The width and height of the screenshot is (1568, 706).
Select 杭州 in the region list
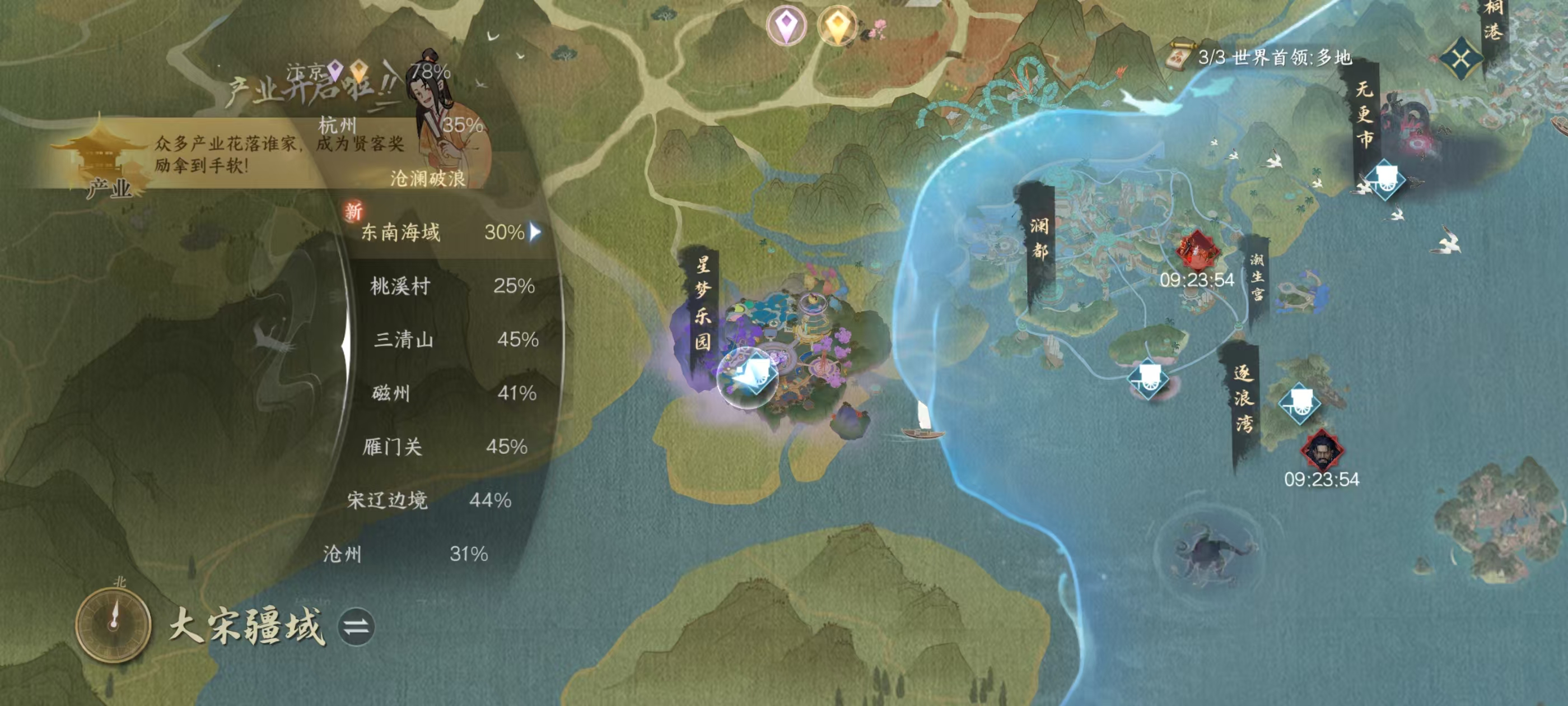coord(337,126)
